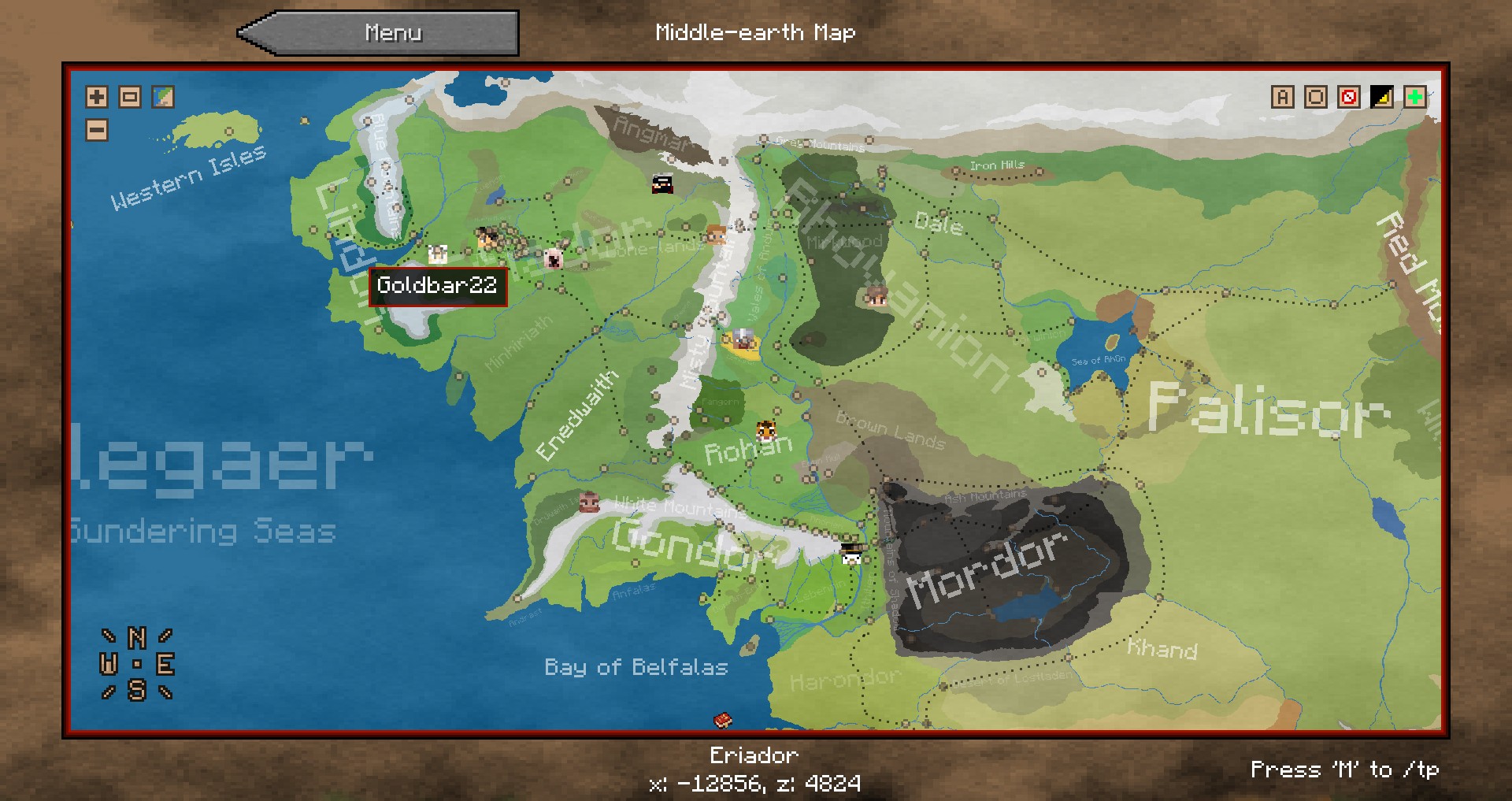The image size is (1512, 801).
Task: Add a waypoint with the green plus
Action: 1414,97
